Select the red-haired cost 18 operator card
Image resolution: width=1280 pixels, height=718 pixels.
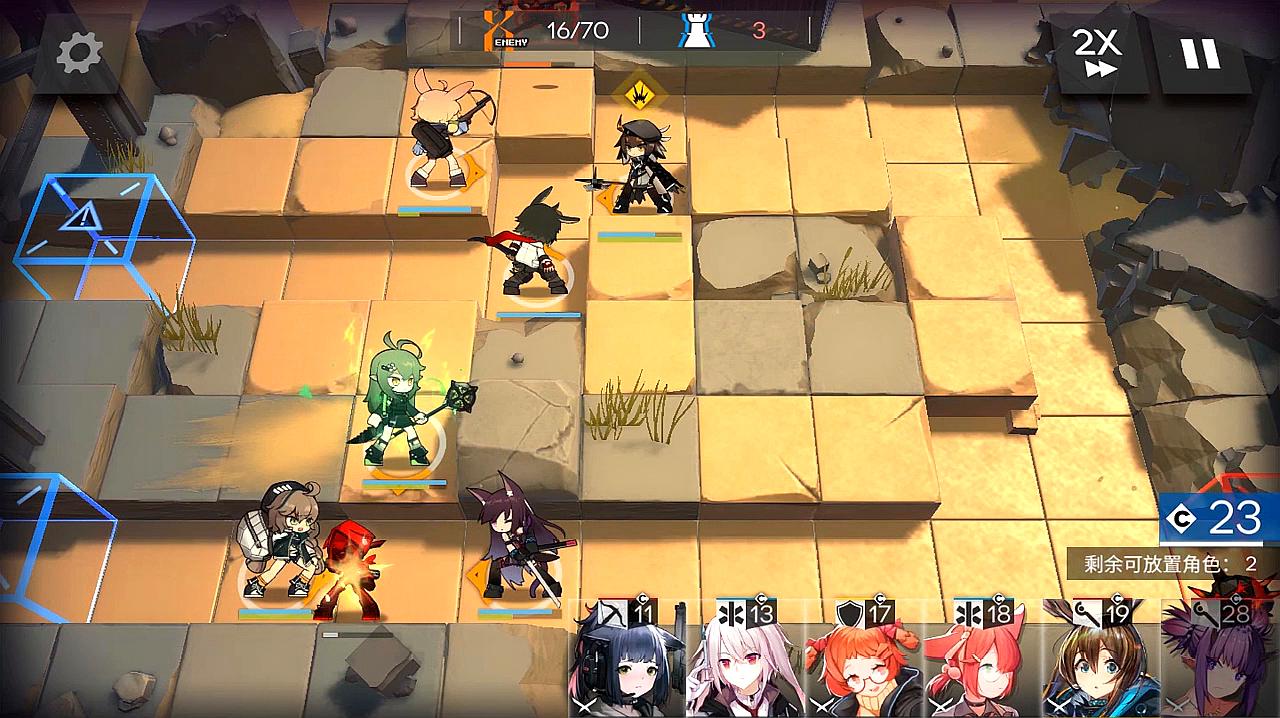point(981,660)
